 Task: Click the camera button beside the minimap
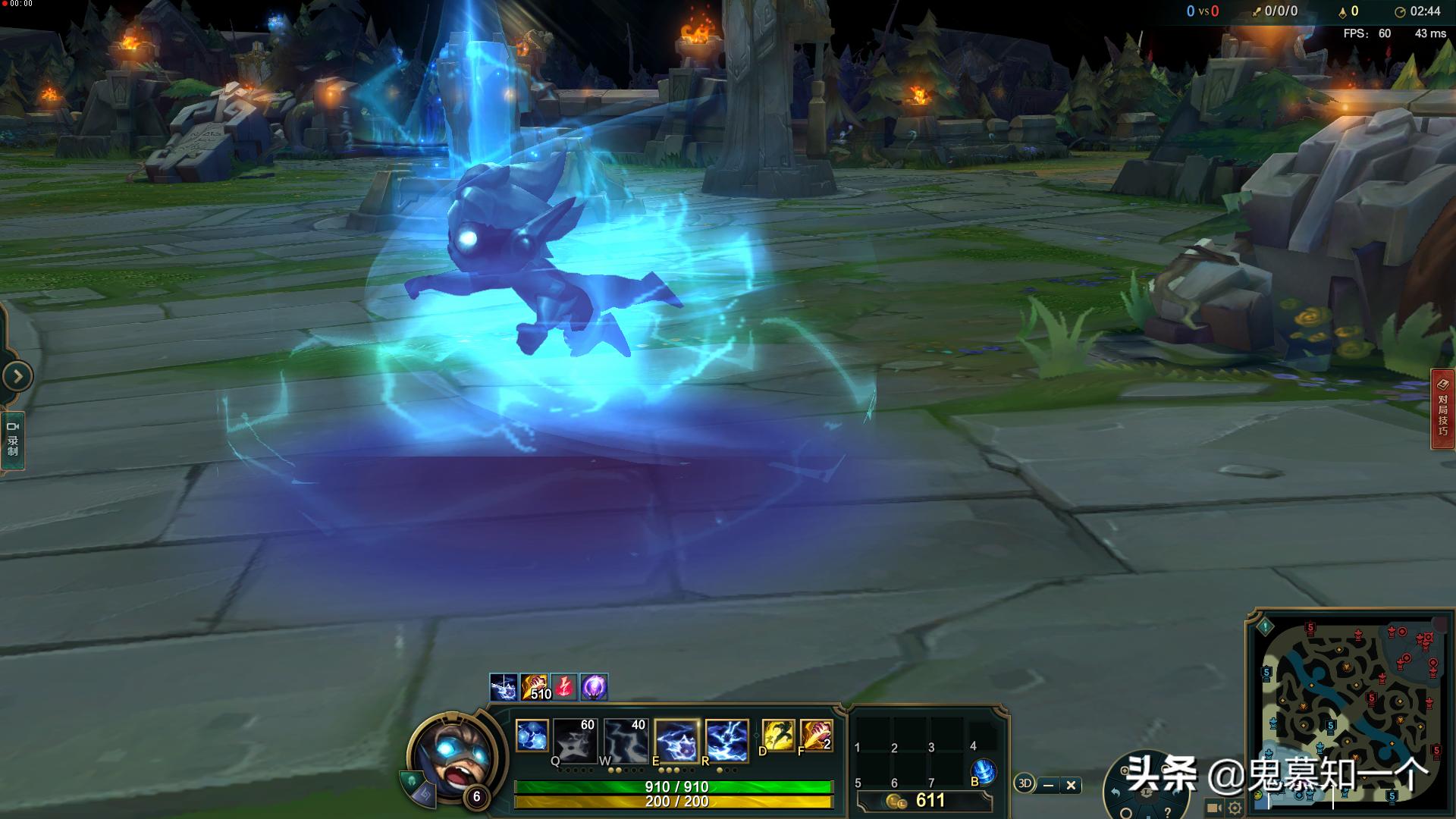1213,808
